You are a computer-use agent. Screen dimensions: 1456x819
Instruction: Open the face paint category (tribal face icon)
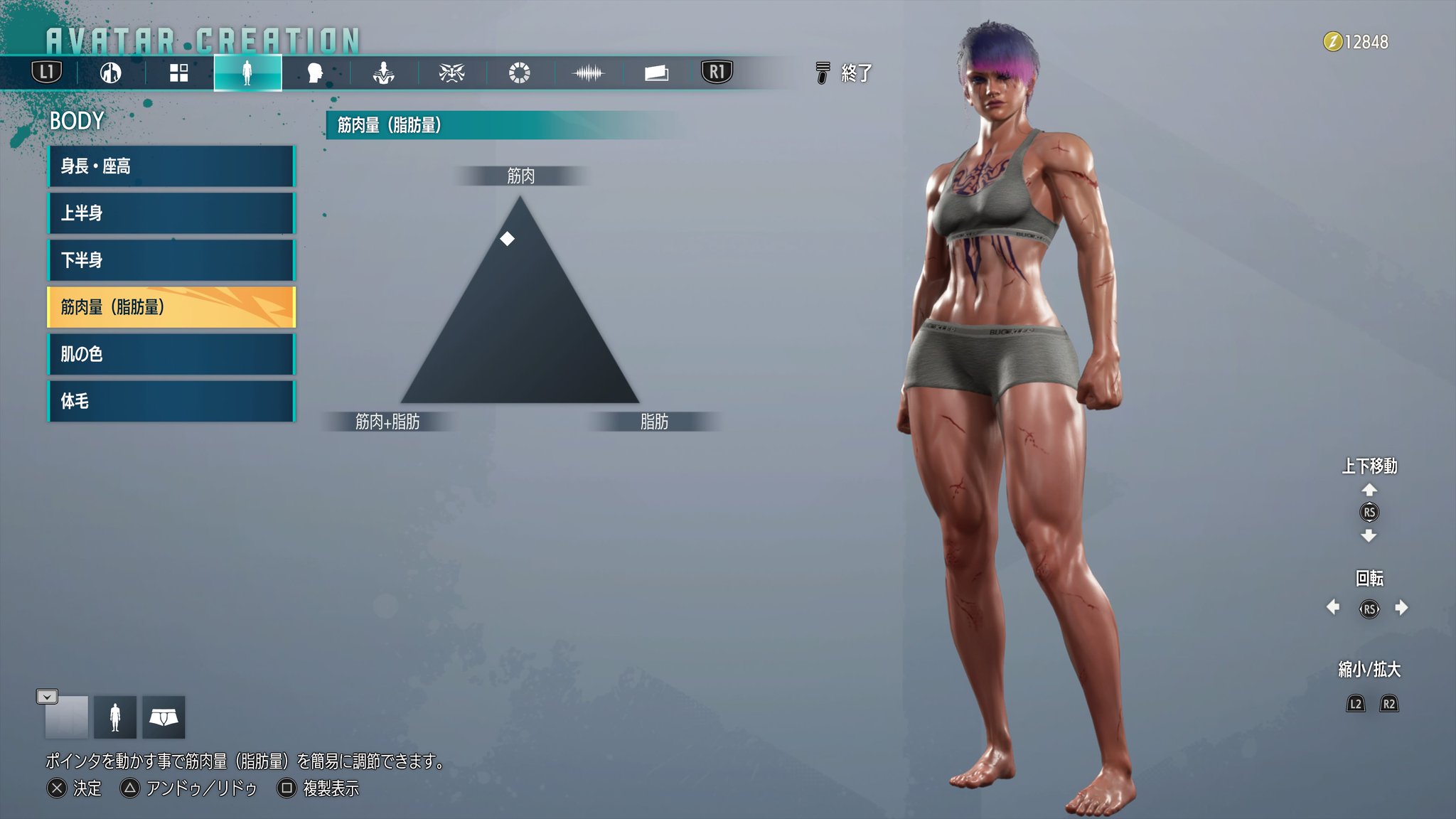[x=452, y=72]
